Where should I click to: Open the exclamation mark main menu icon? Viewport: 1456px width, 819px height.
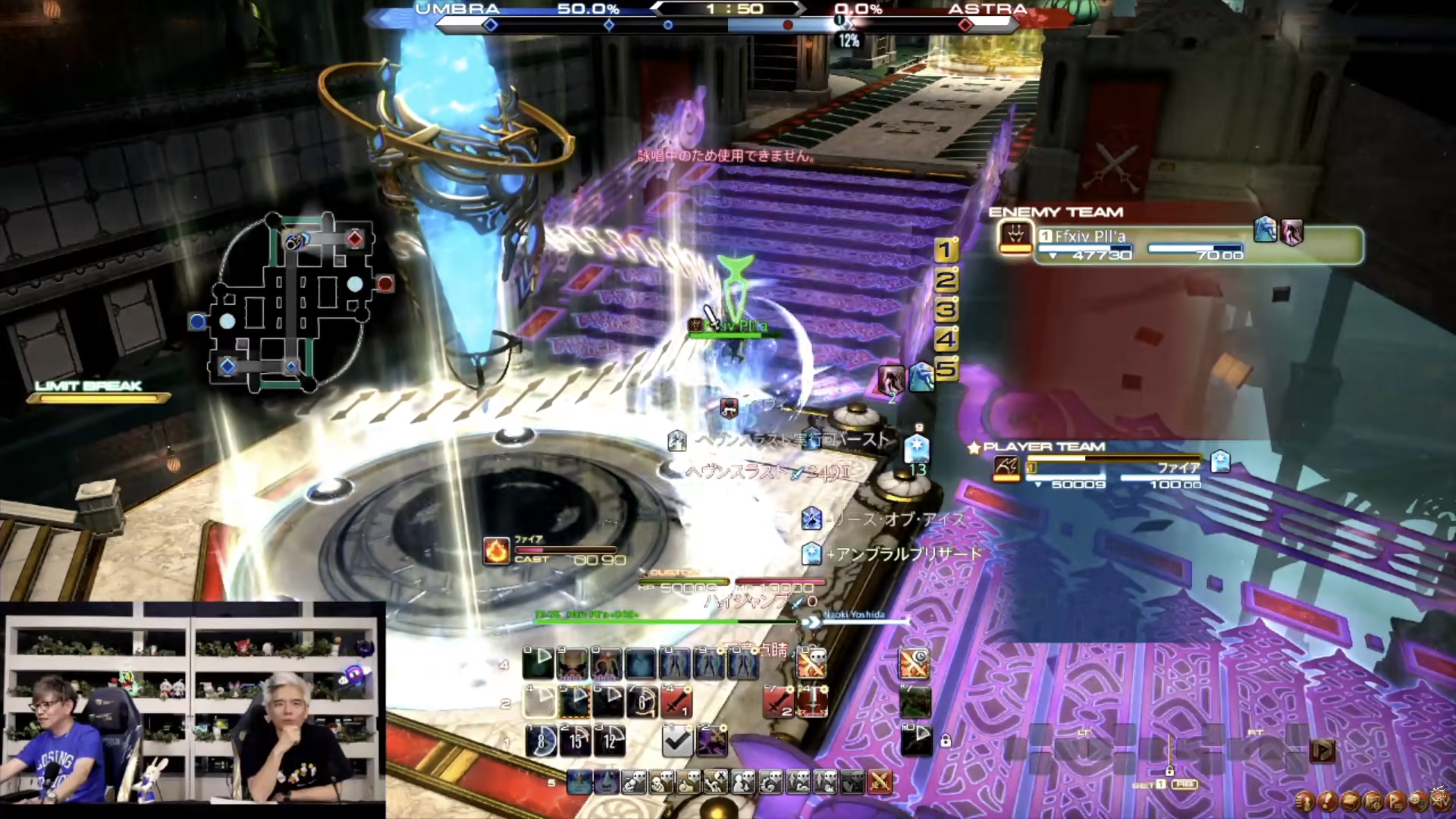coord(1327,801)
